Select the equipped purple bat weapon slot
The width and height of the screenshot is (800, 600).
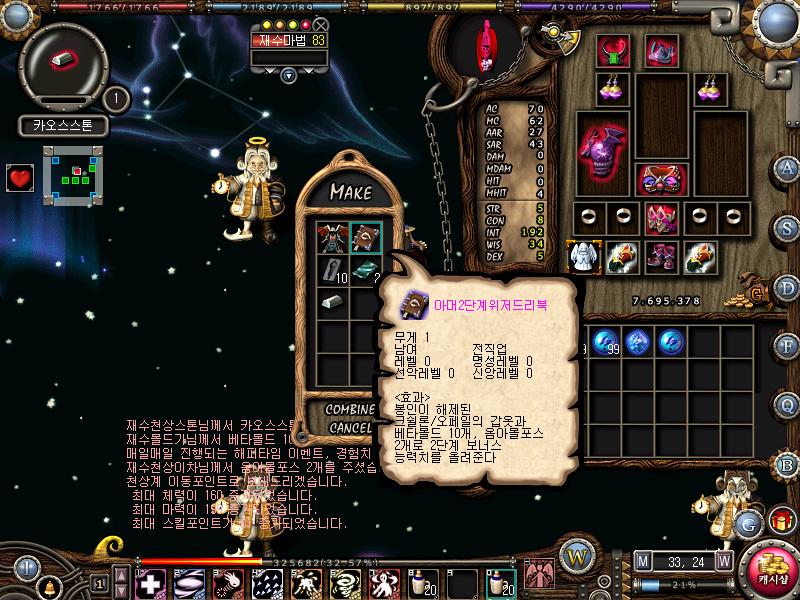click(x=602, y=150)
